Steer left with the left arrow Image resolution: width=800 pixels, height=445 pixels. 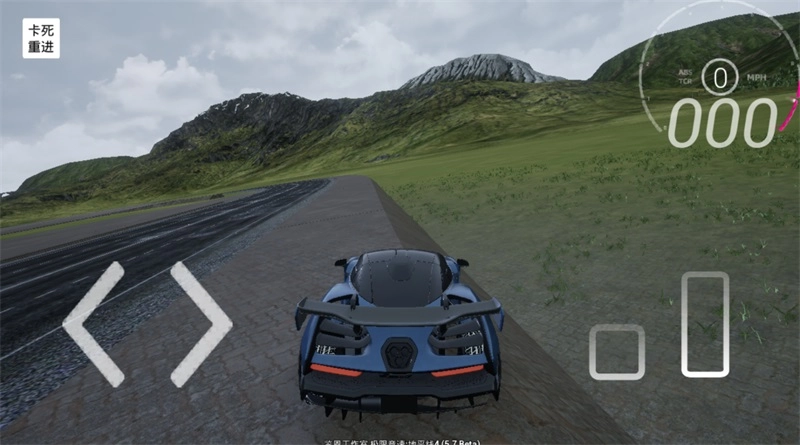tap(94, 324)
